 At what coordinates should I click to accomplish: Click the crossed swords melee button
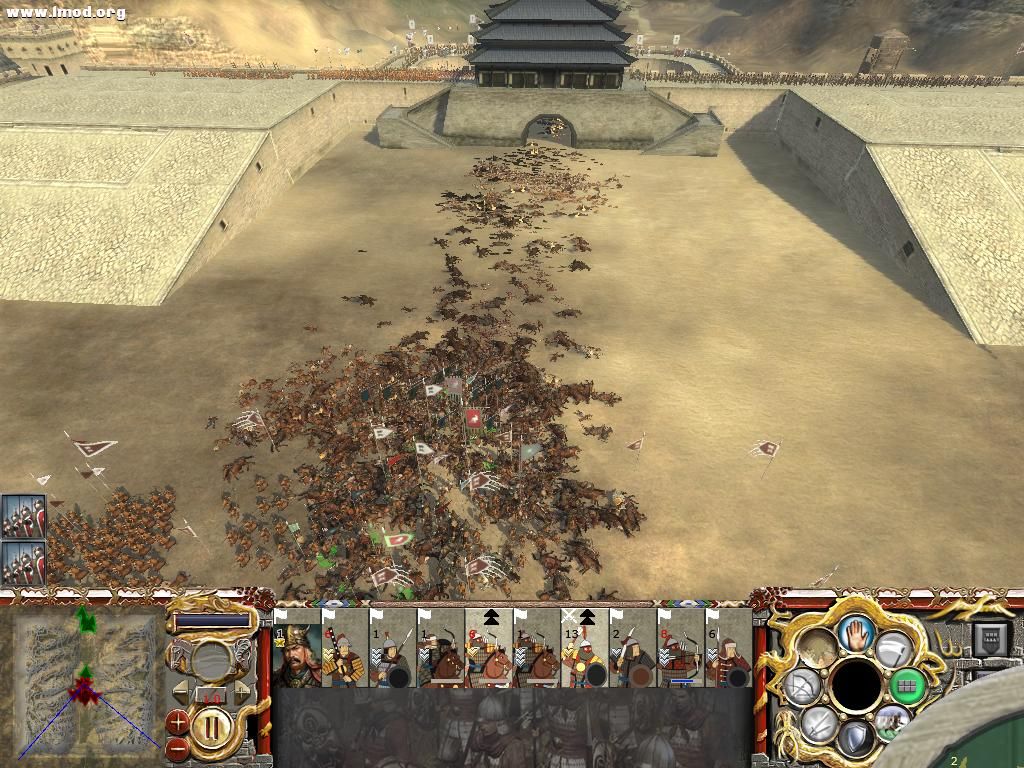pos(818,723)
